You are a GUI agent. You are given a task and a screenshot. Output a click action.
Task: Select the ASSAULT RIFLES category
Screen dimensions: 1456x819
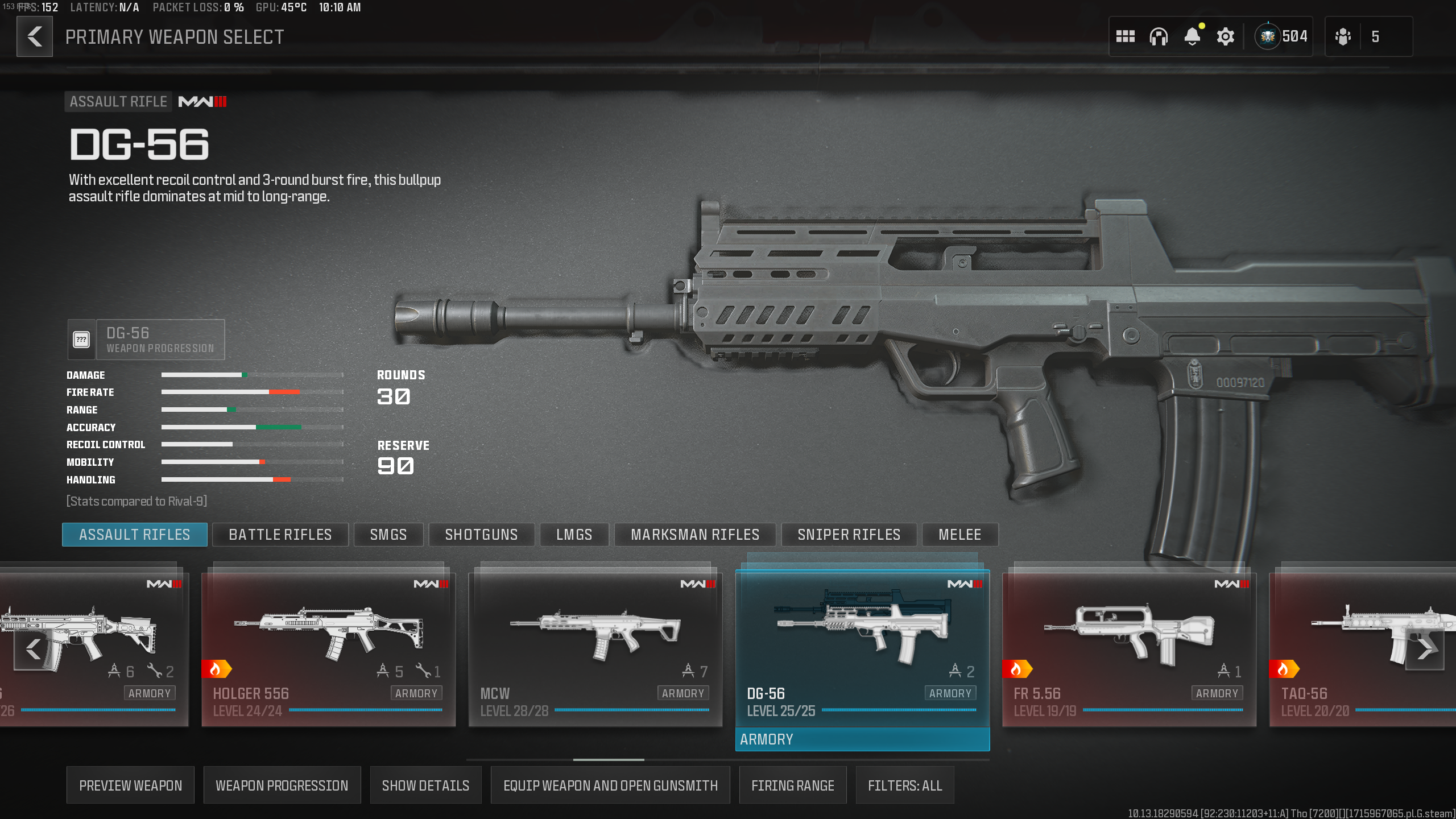134,534
